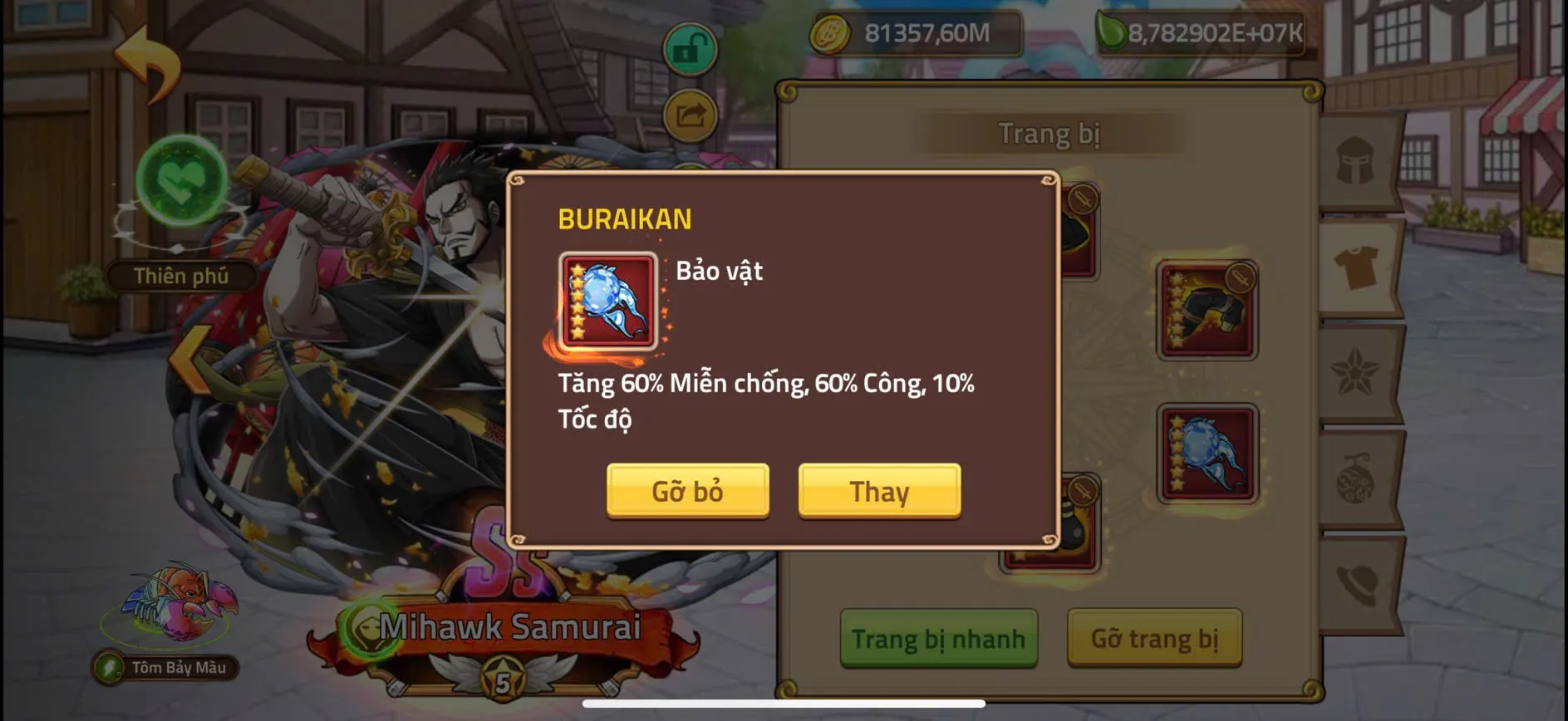1568x721 pixels.
Task: Tap the Gỡ trang bị button
Action: [x=1155, y=640]
